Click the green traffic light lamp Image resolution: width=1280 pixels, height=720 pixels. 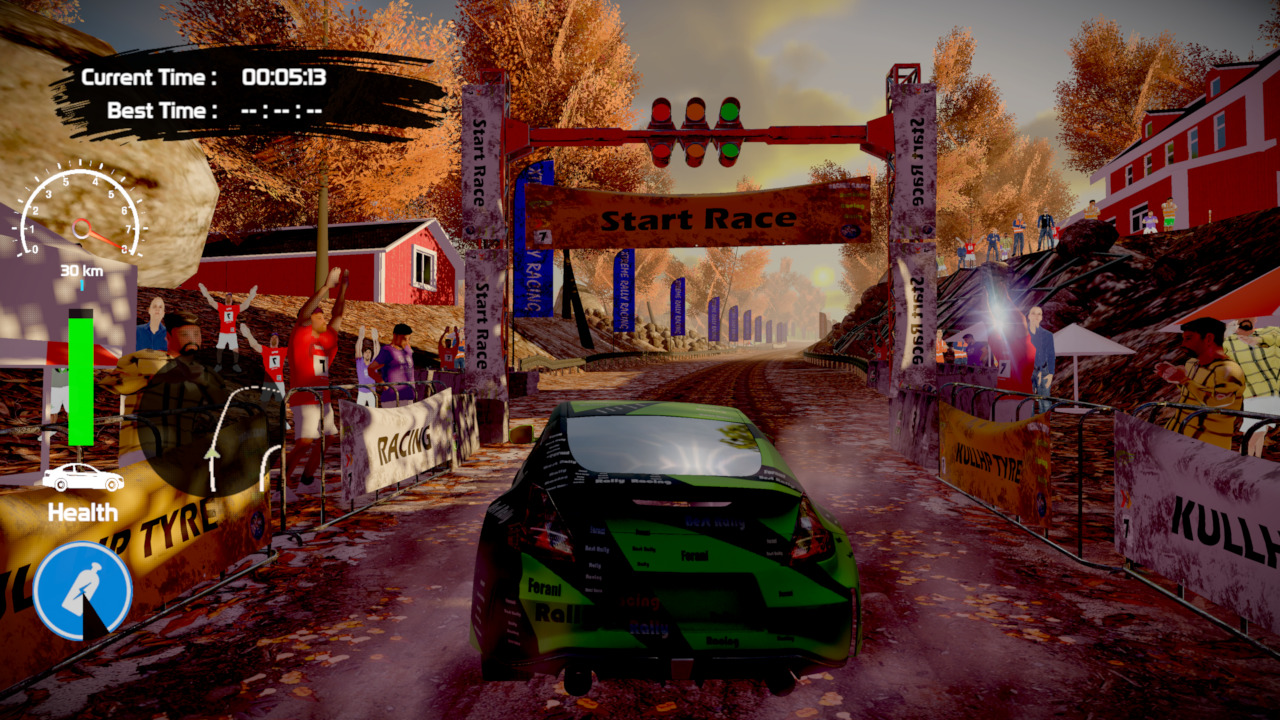[730, 110]
